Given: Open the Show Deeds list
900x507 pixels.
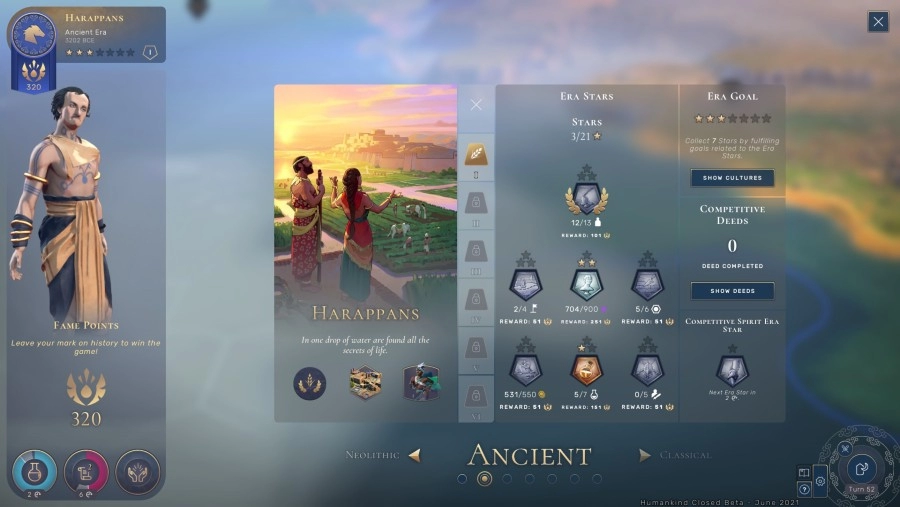Looking at the screenshot, I should pyautogui.click(x=732, y=291).
